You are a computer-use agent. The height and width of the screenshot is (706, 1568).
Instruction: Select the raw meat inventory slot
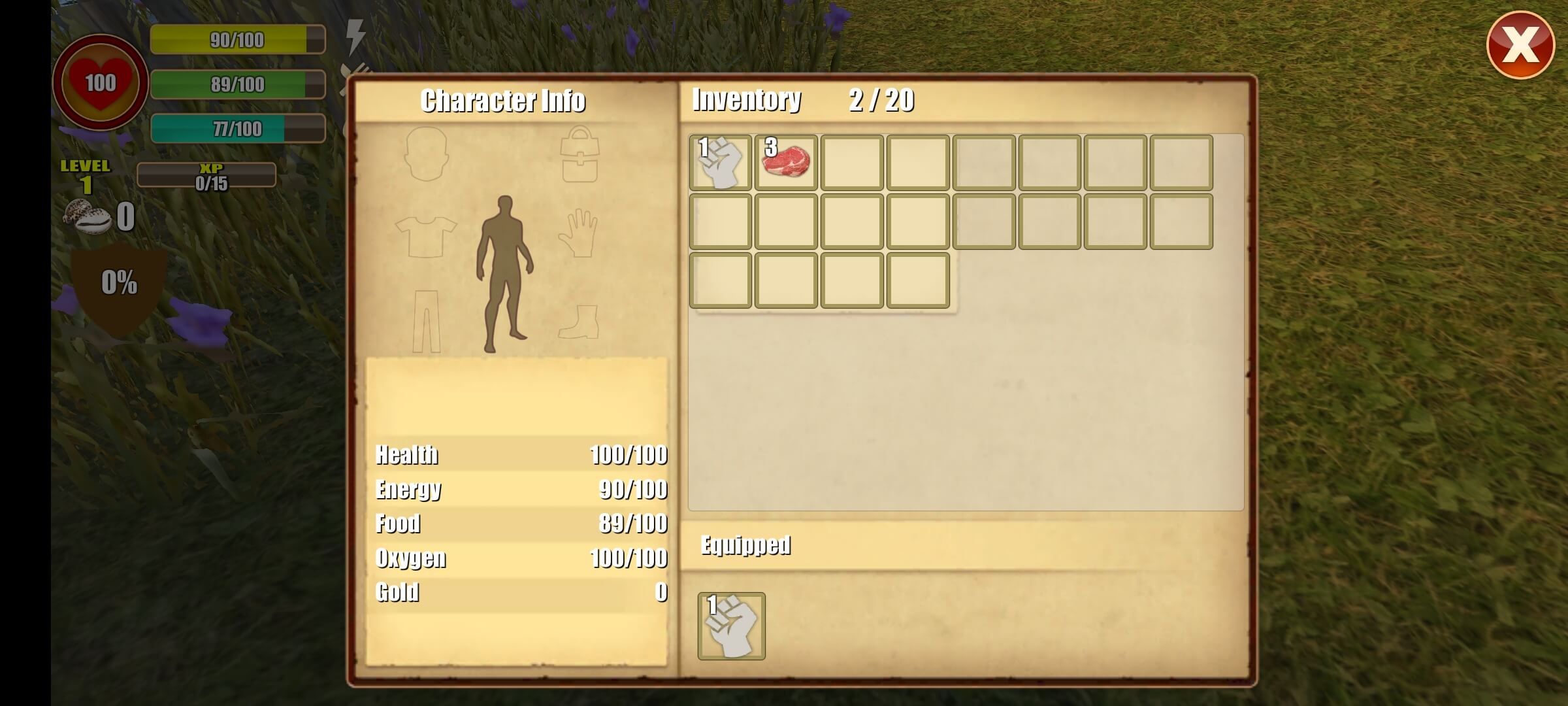[786, 163]
